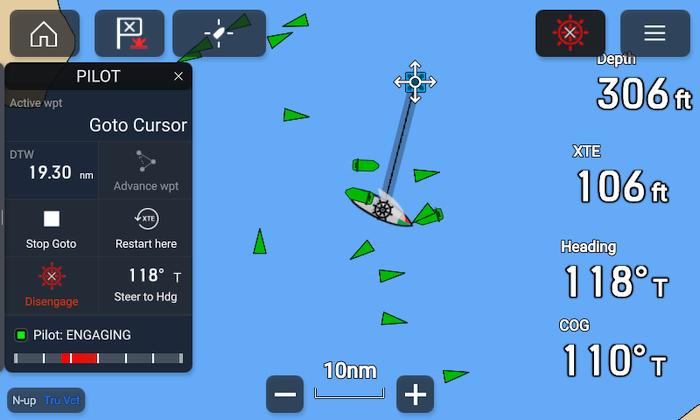Image resolution: width=700 pixels, height=420 pixels.
Task: Tap the Advance wpt button
Action: [146, 171]
